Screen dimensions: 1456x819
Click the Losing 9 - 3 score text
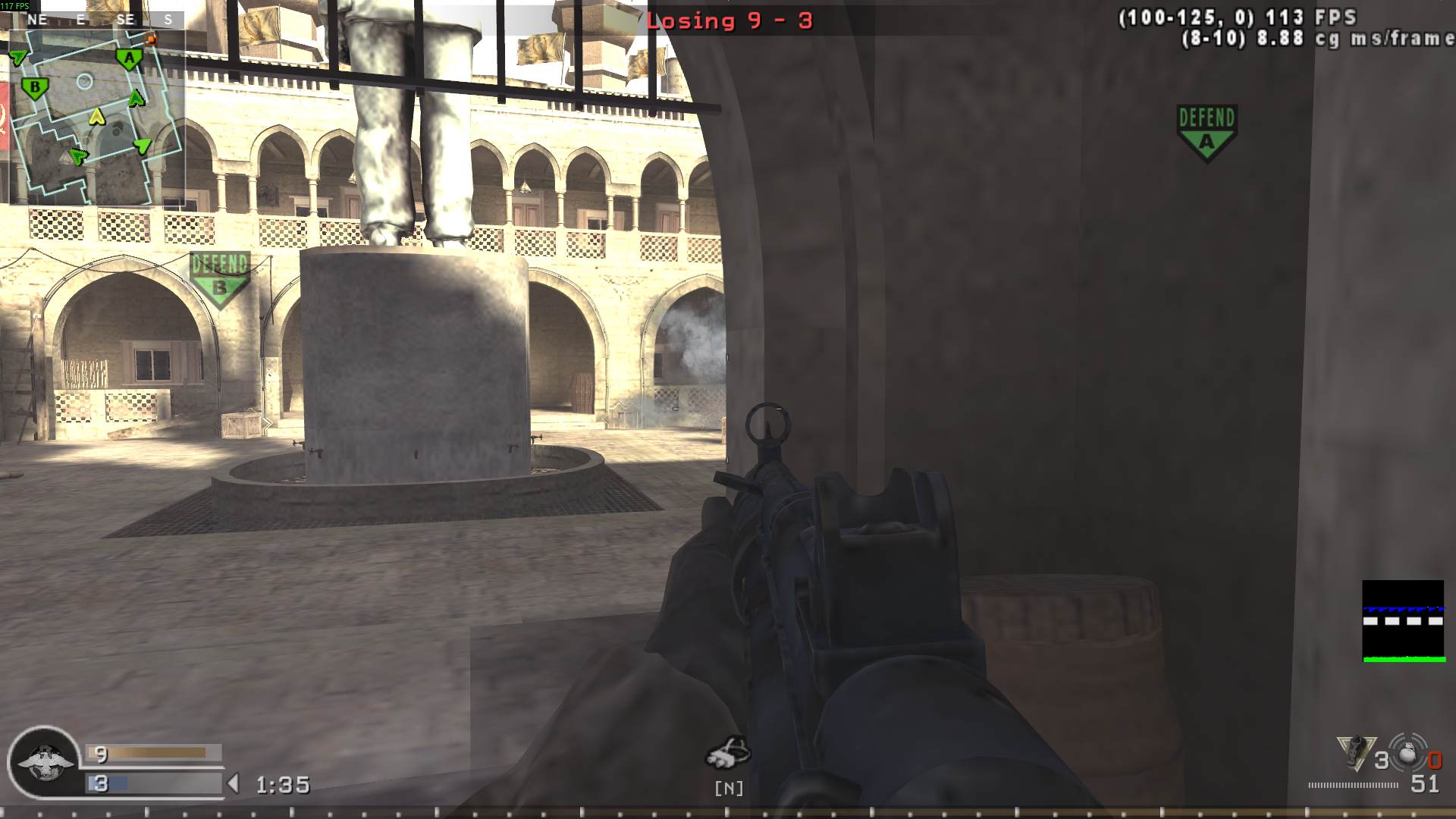[x=730, y=21]
